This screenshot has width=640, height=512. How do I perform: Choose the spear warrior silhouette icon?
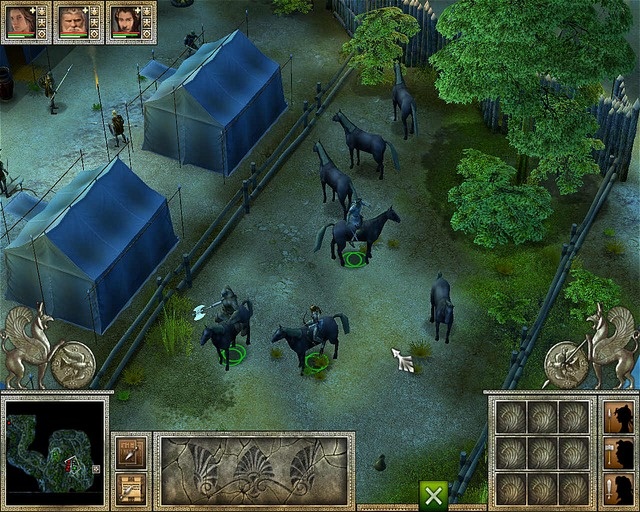[x=619, y=417]
